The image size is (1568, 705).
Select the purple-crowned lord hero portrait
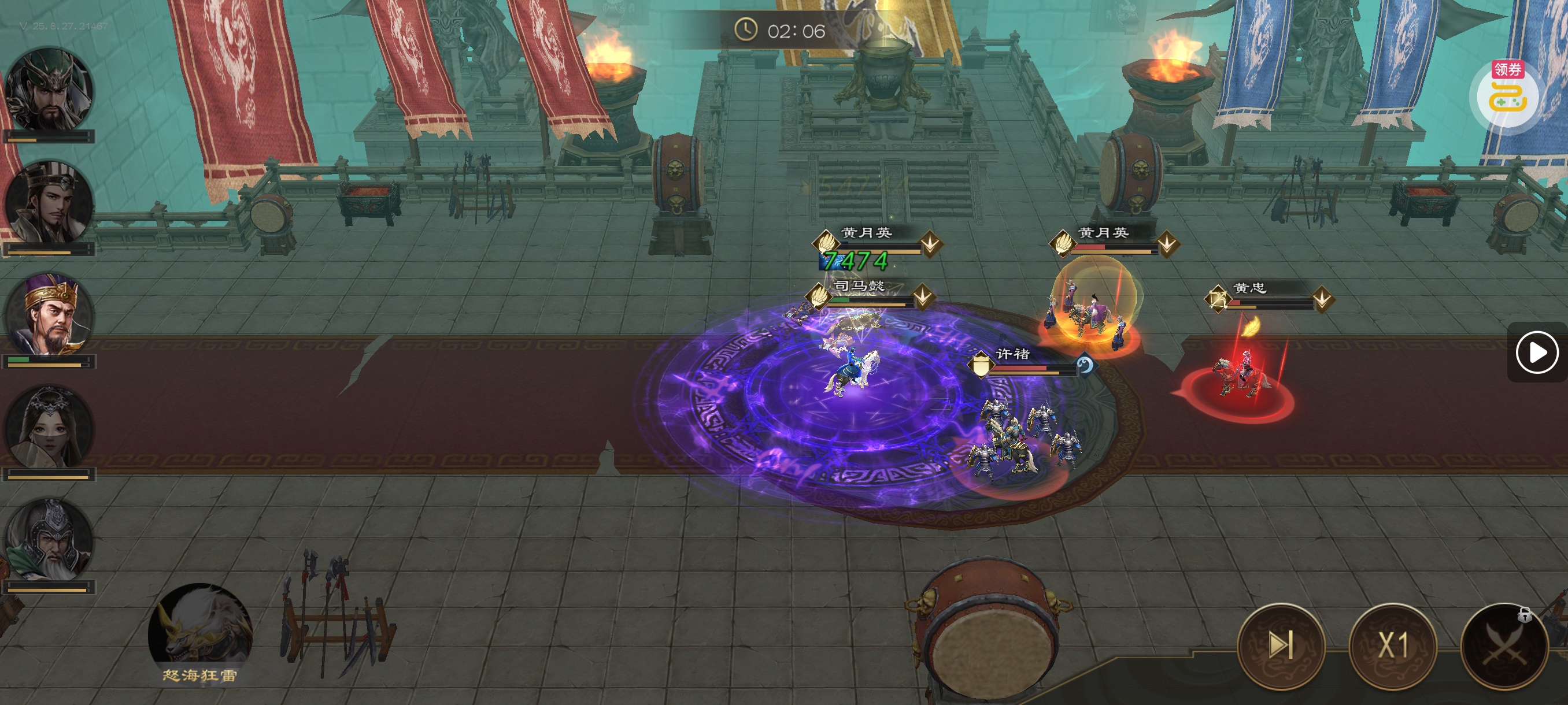pyautogui.click(x=49, y=314)
